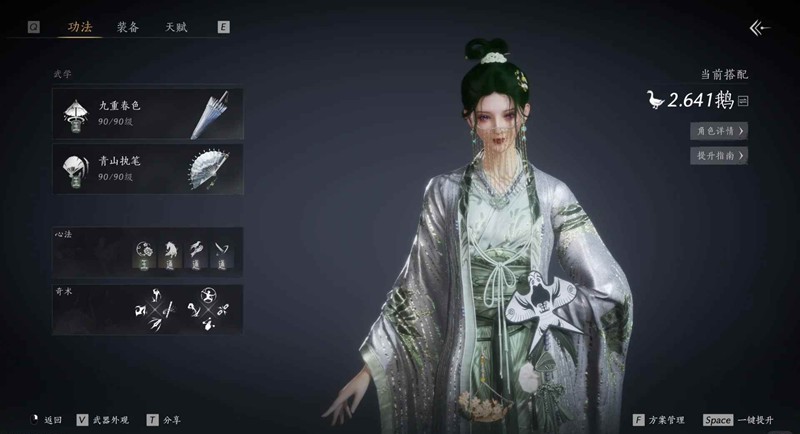
Task: Click the 分享 share option
Action: (166, 420)
